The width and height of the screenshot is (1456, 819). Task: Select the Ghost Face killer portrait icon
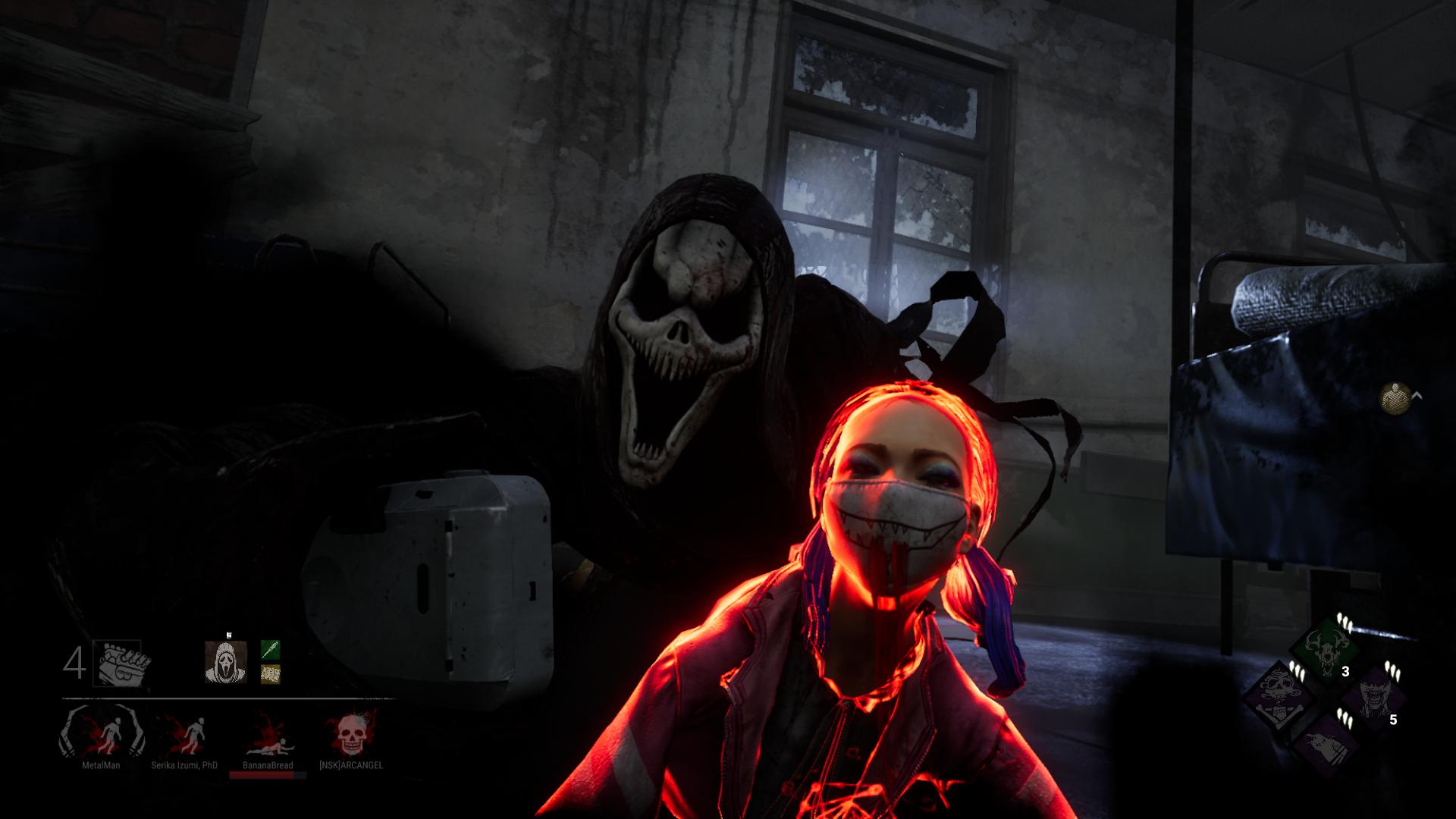(x=225, y=661)
